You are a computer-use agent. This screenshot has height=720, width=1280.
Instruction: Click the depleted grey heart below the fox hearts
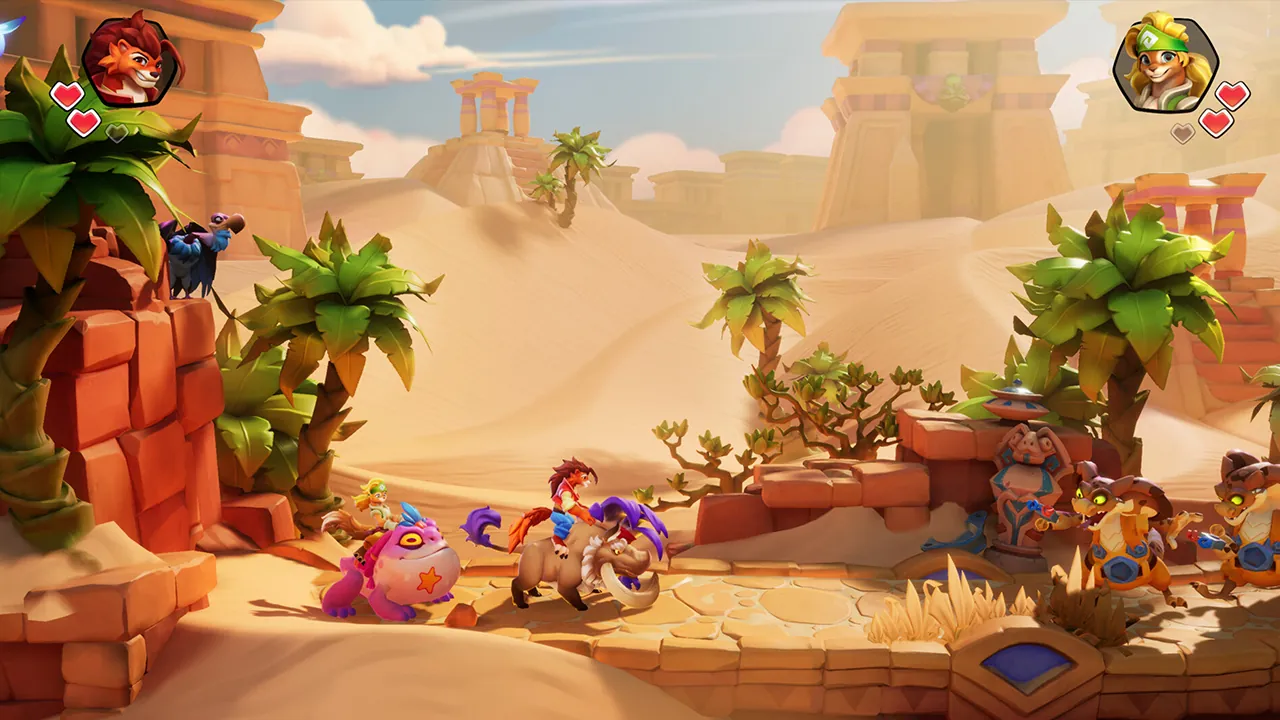116,133
